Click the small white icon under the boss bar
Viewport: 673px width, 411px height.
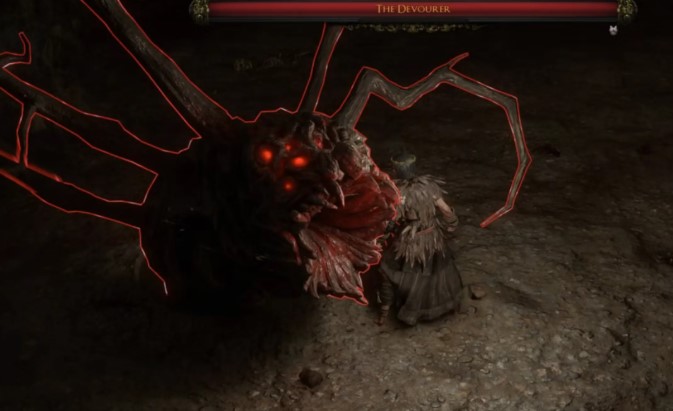click(x=611, y=30)
